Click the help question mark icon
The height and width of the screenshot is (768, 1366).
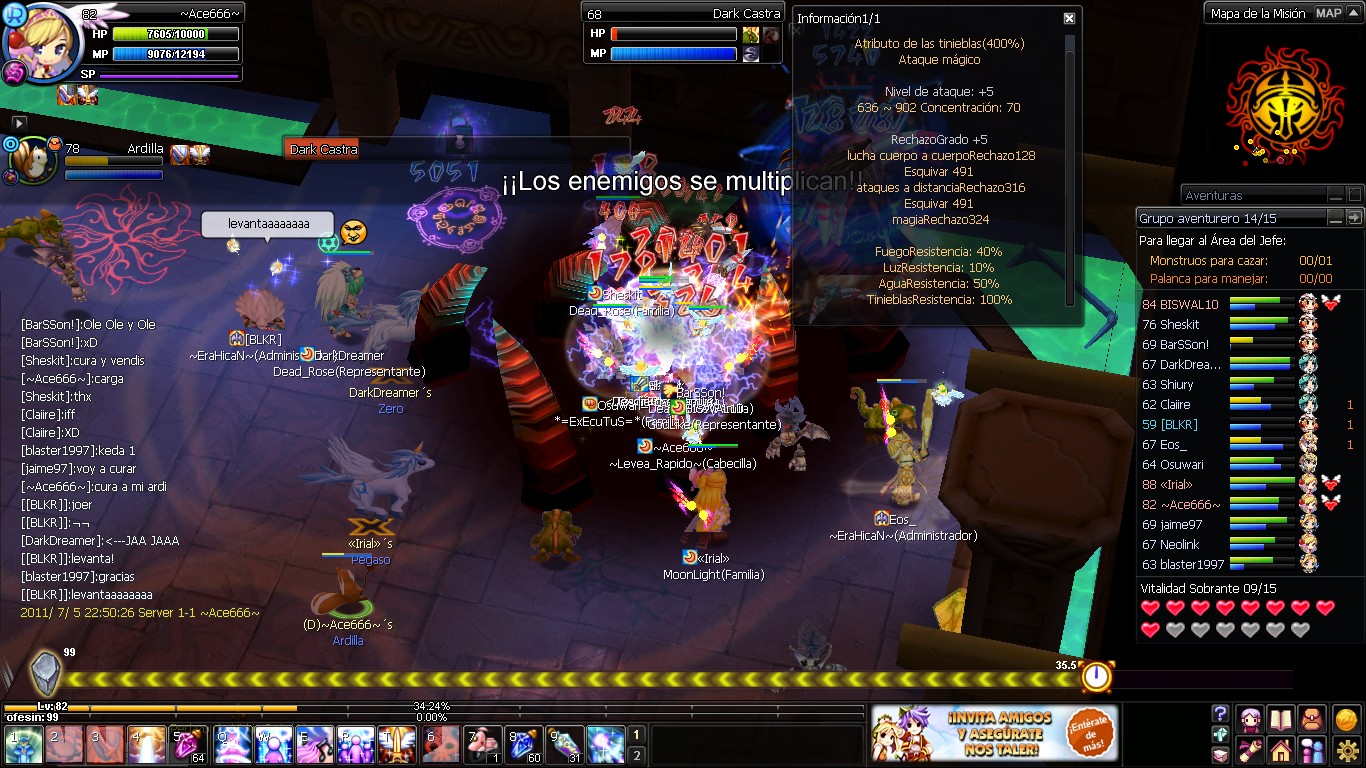[1220, 713]
